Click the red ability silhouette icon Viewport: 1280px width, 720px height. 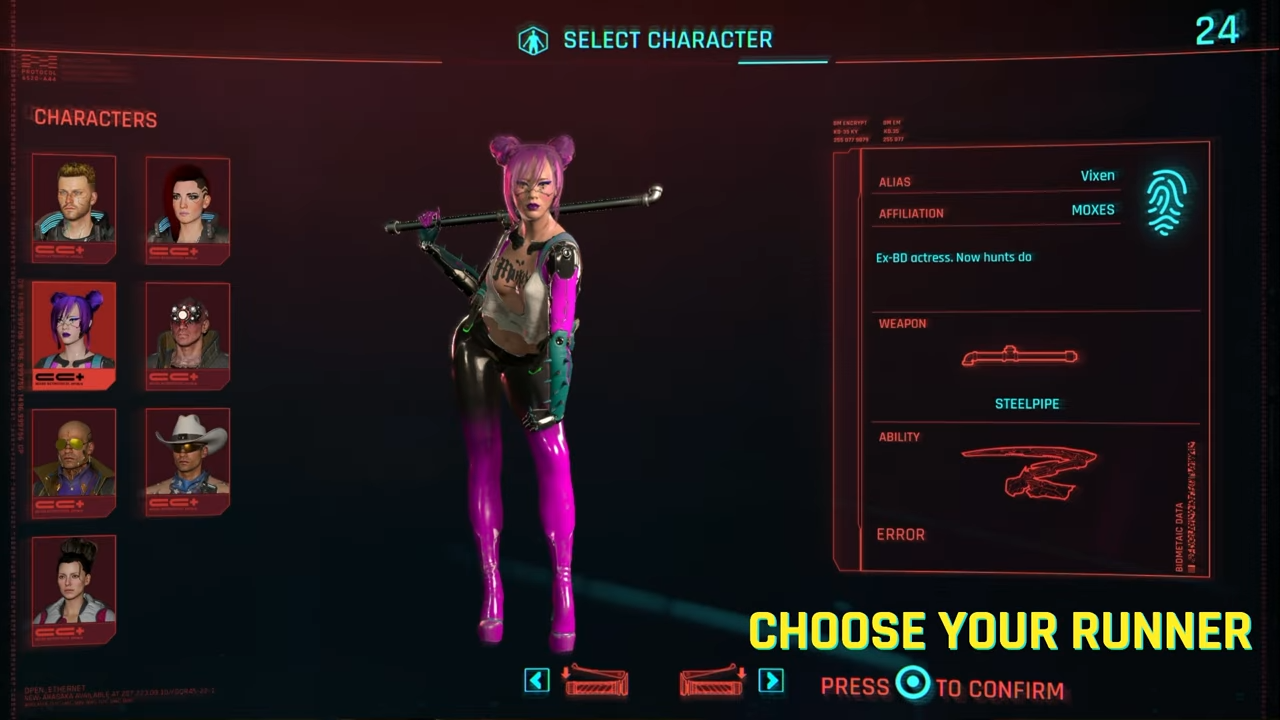click(1030, 472)
